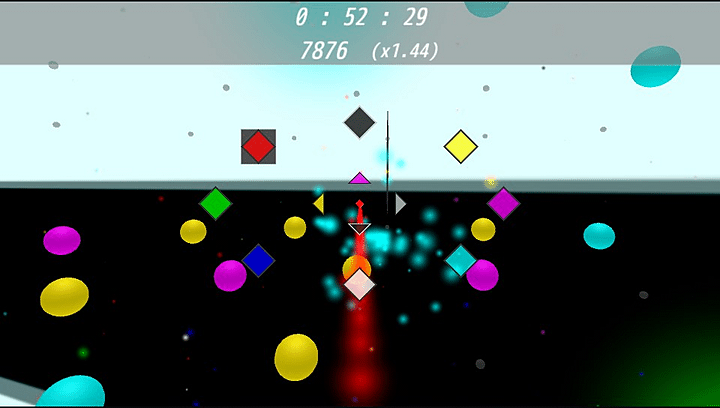This screenshot has height=408, width=720.
Task: Choose the magenta diamond color
Action: tap(503, 203)
